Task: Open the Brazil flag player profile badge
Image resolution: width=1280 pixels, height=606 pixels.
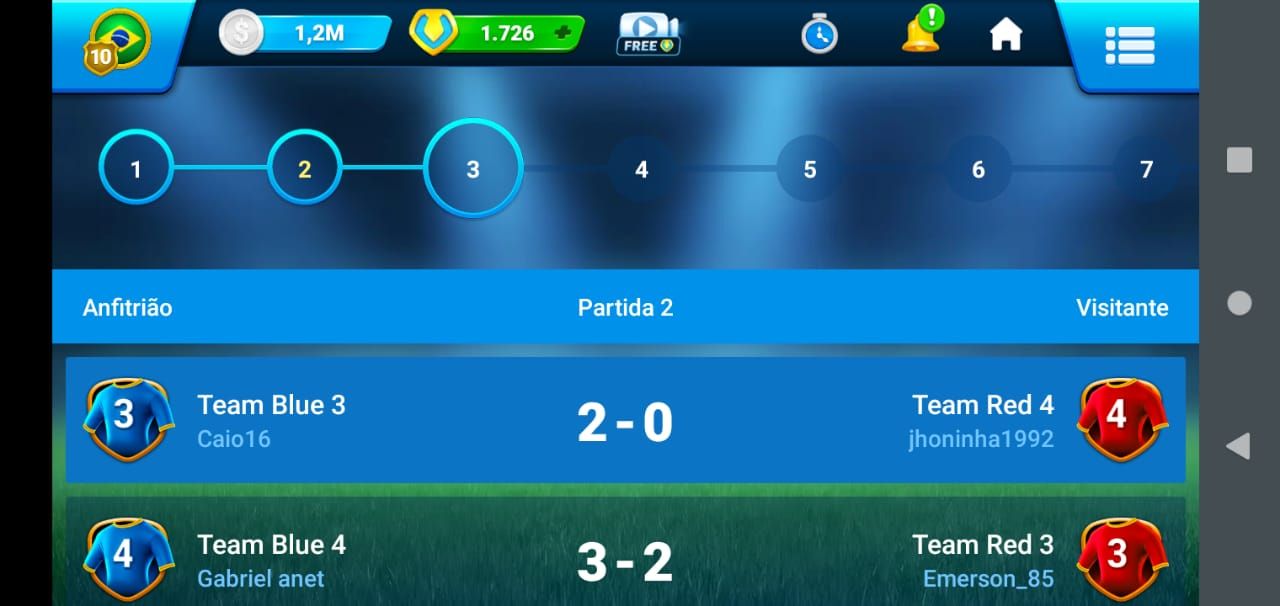Action: (x=117, y=42)
